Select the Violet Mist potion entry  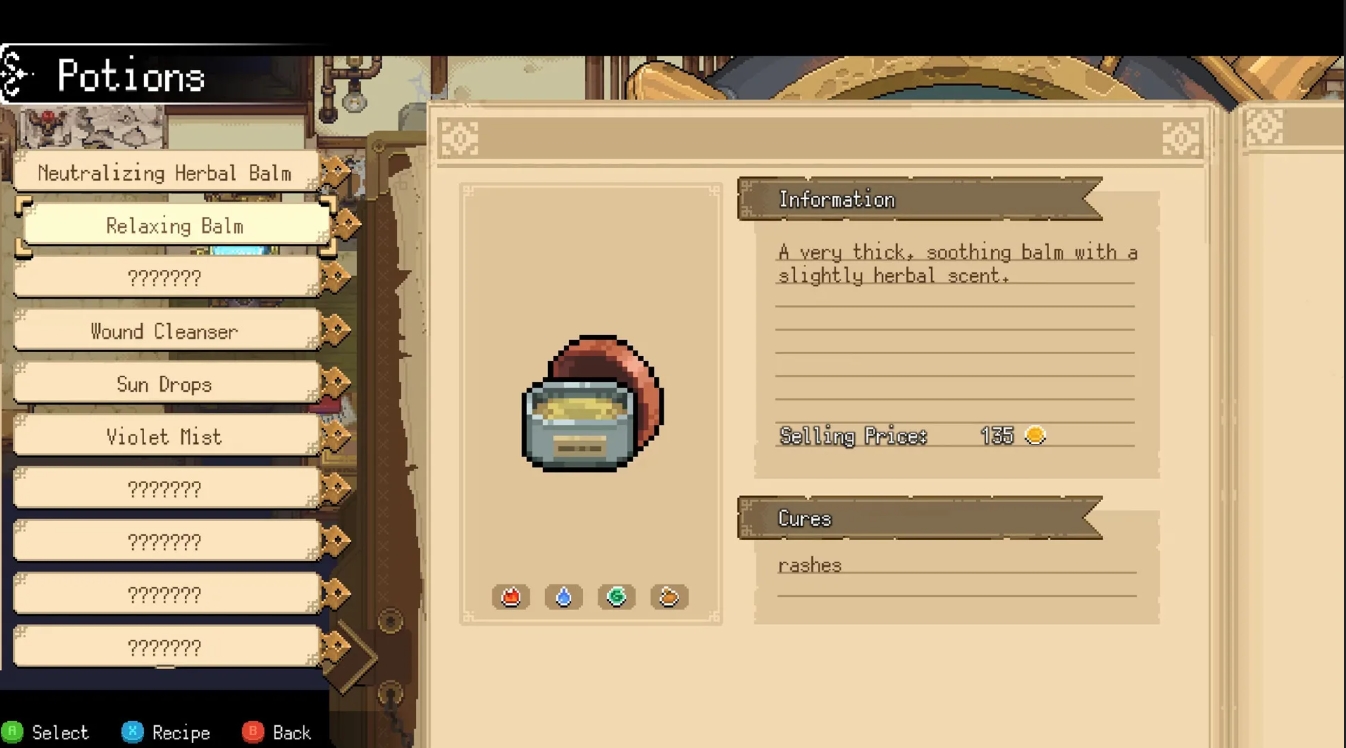(165, 435)
